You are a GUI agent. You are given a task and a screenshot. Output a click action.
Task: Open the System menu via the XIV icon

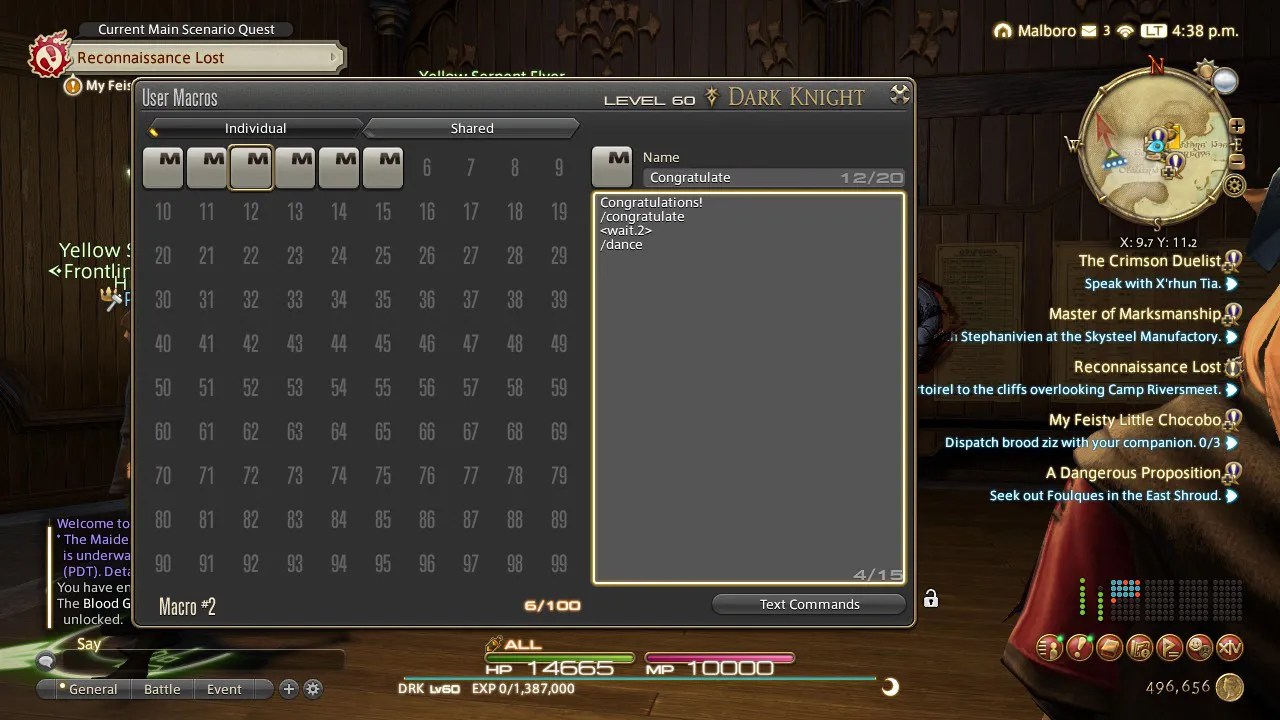pyautogui.click(x=1228, y=648)
